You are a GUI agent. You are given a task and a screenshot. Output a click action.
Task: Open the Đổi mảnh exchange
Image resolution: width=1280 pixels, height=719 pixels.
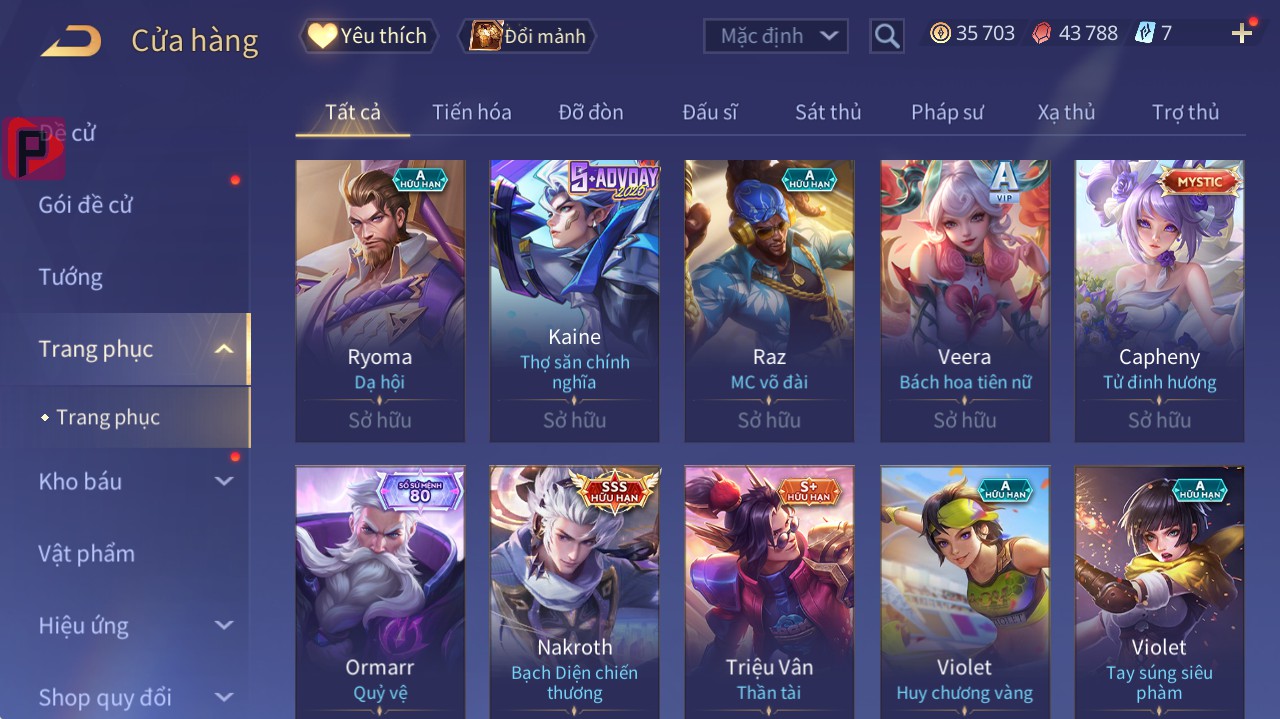tap(528, 36)
